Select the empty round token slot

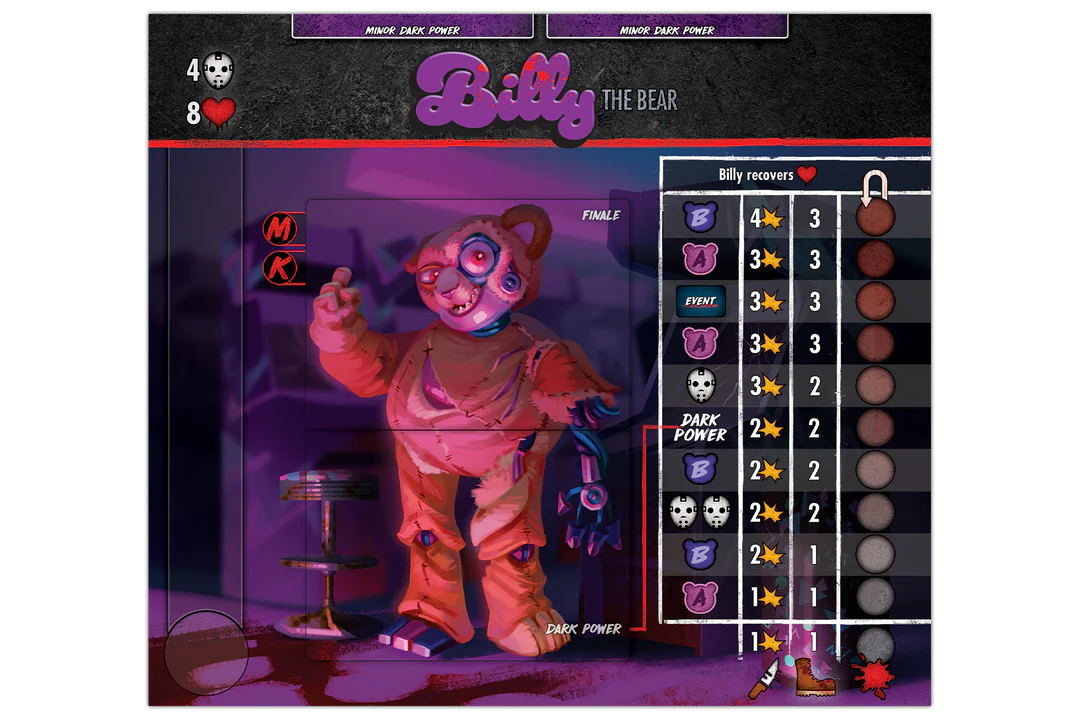206,651
